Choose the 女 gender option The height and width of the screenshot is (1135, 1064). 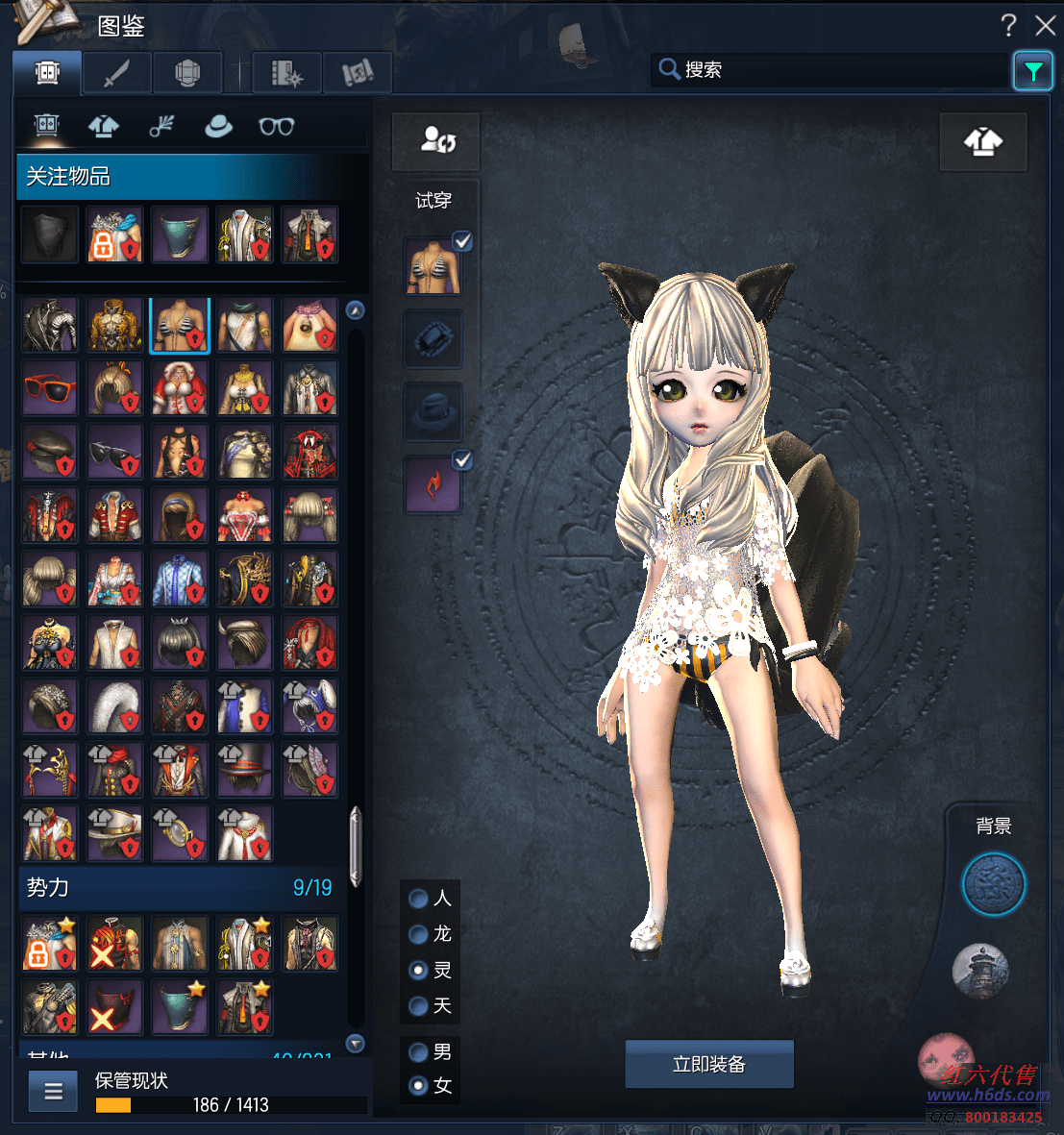click(x=418, y=1086)
